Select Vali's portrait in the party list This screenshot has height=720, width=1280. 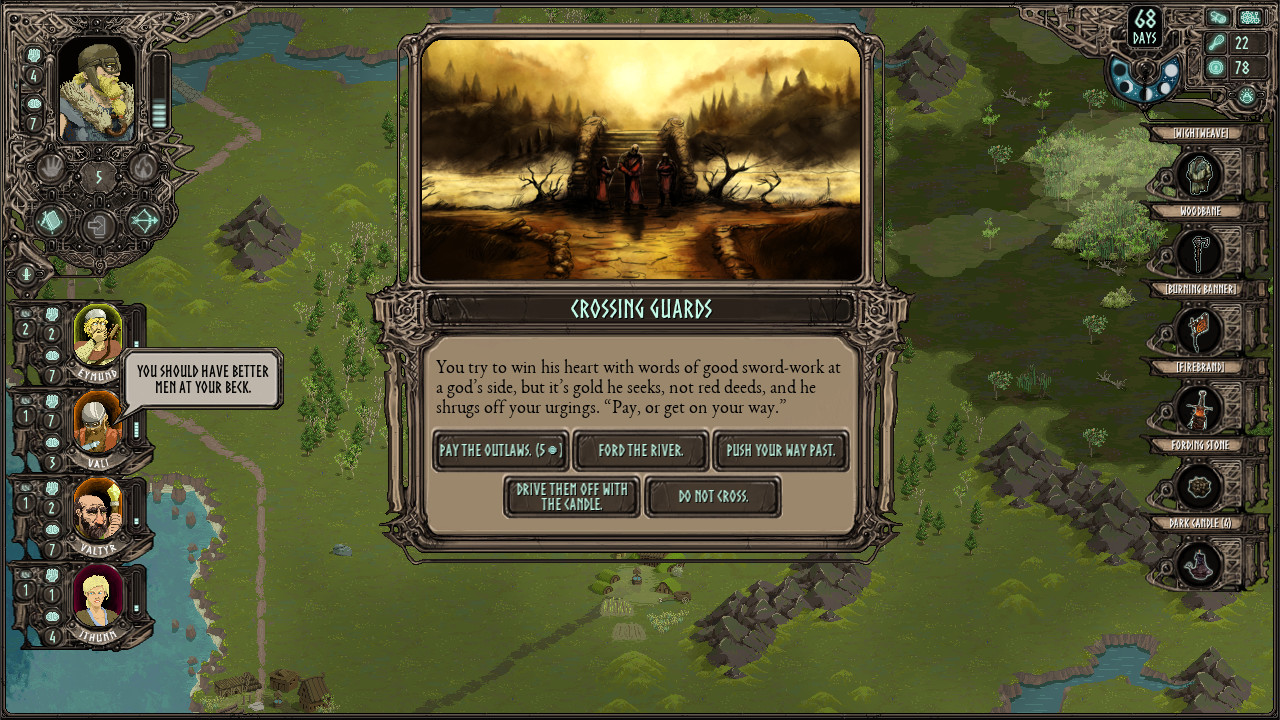[99, 425]
